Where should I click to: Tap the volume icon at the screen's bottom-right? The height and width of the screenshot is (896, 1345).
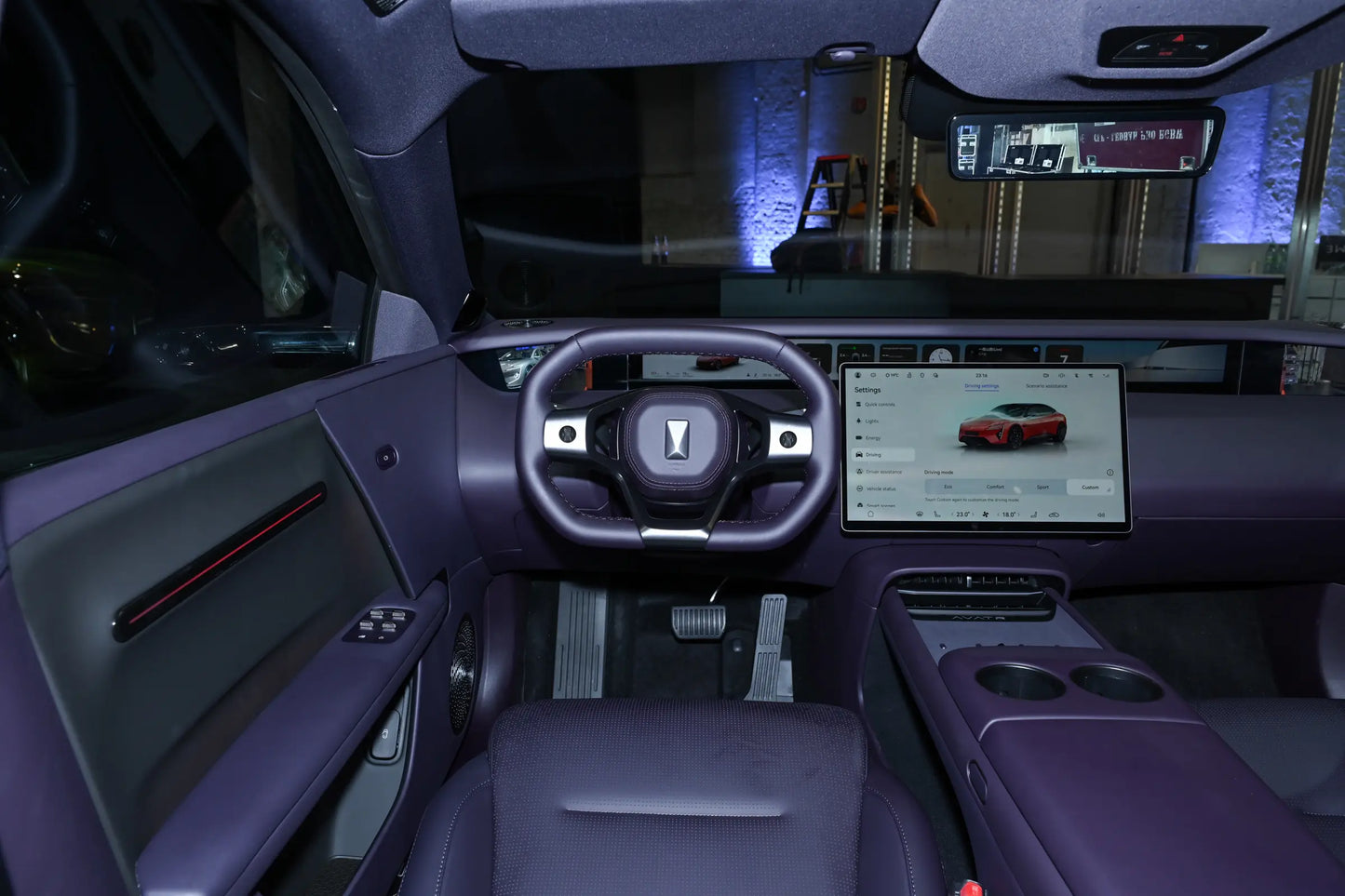[x=1100, y=515]
